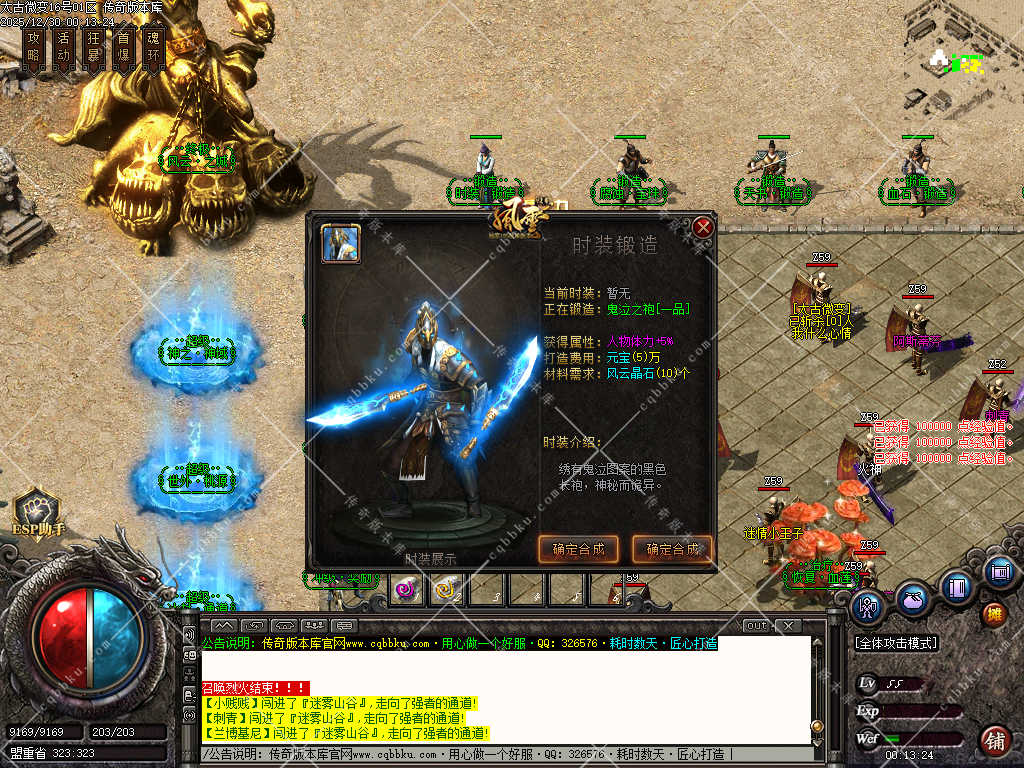1024x768 pixels.
Task: Use the yellow swirl item in hotbar
Action: (446, 590)
